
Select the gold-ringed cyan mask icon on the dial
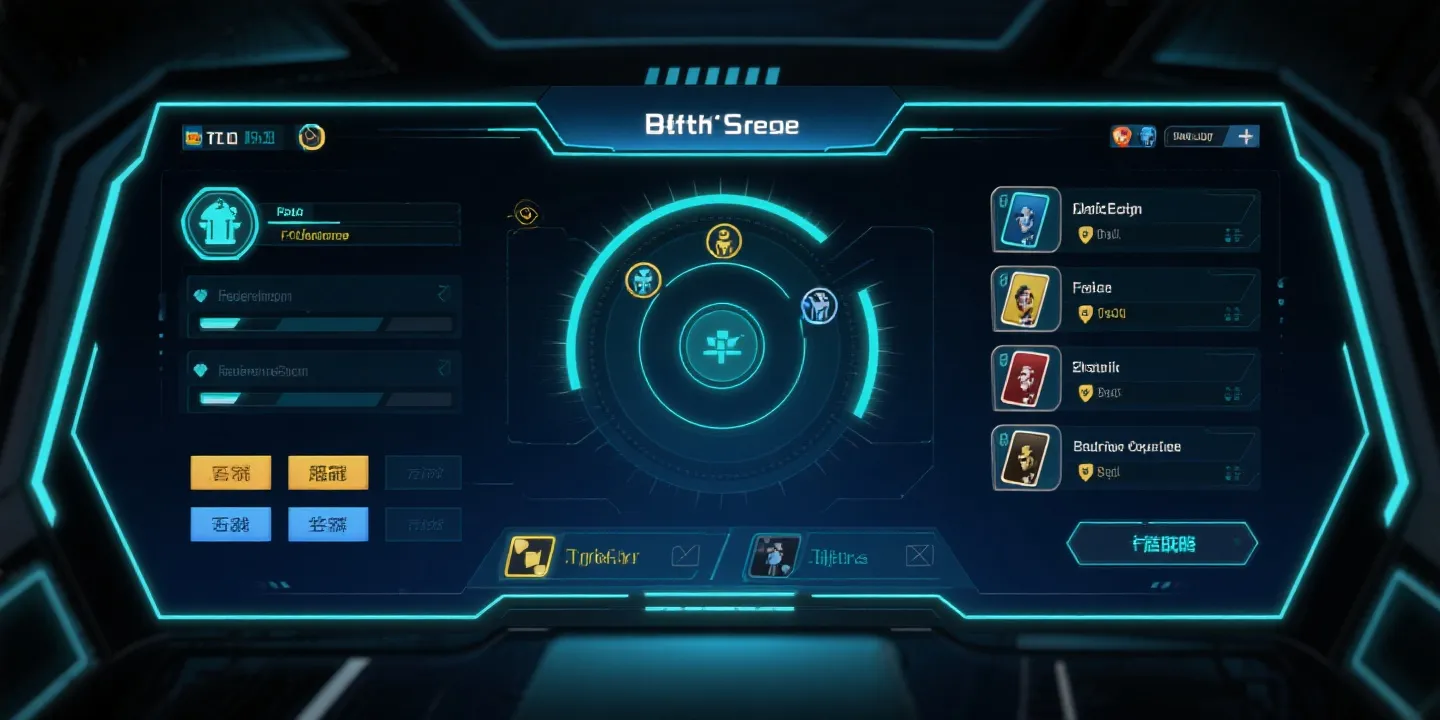(x=644, y=280)
